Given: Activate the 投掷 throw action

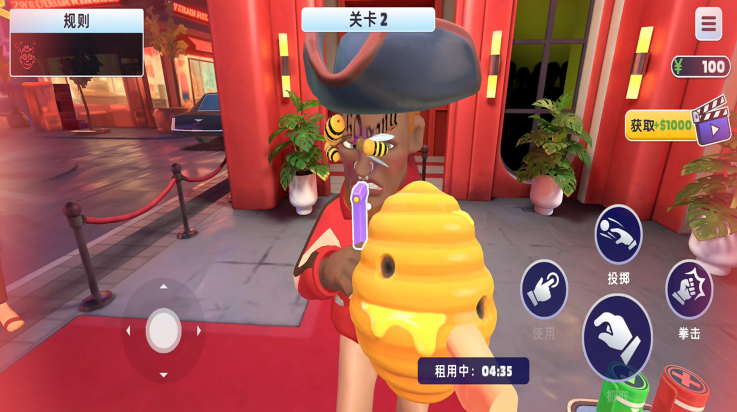Looking at the screenshot, I should [618, 236].
